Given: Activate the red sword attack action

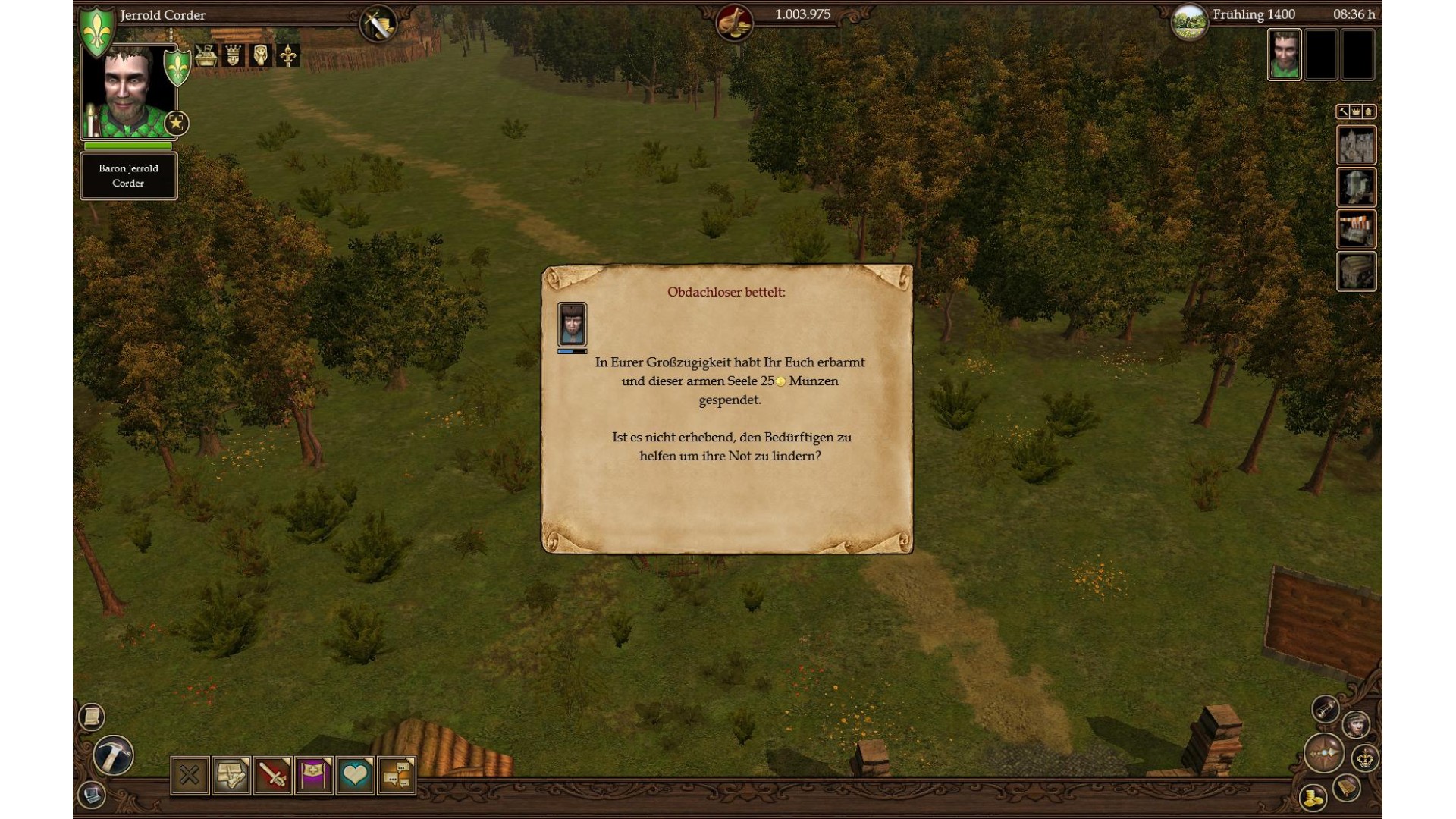Looking at the screenshot, I should pos(272,775).
